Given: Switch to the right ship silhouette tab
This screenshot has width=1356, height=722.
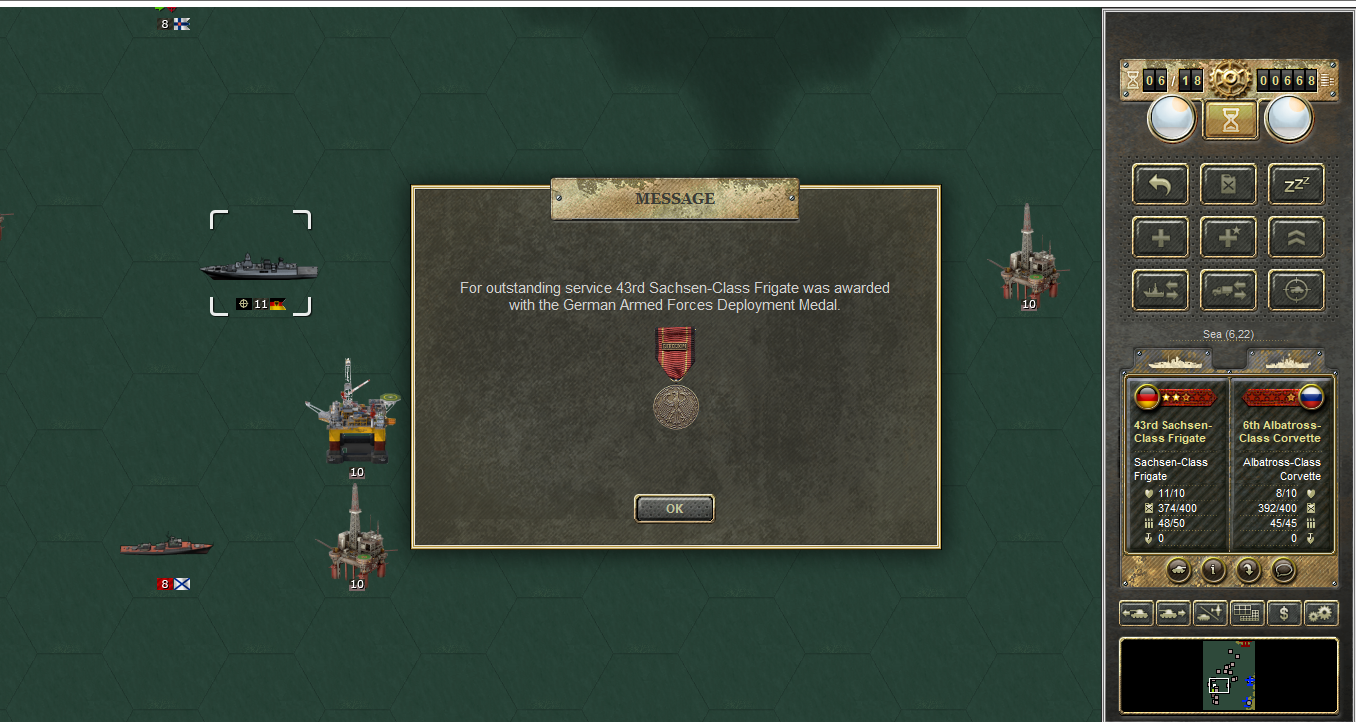Looking at the screenshot, I should point(1285,359).
